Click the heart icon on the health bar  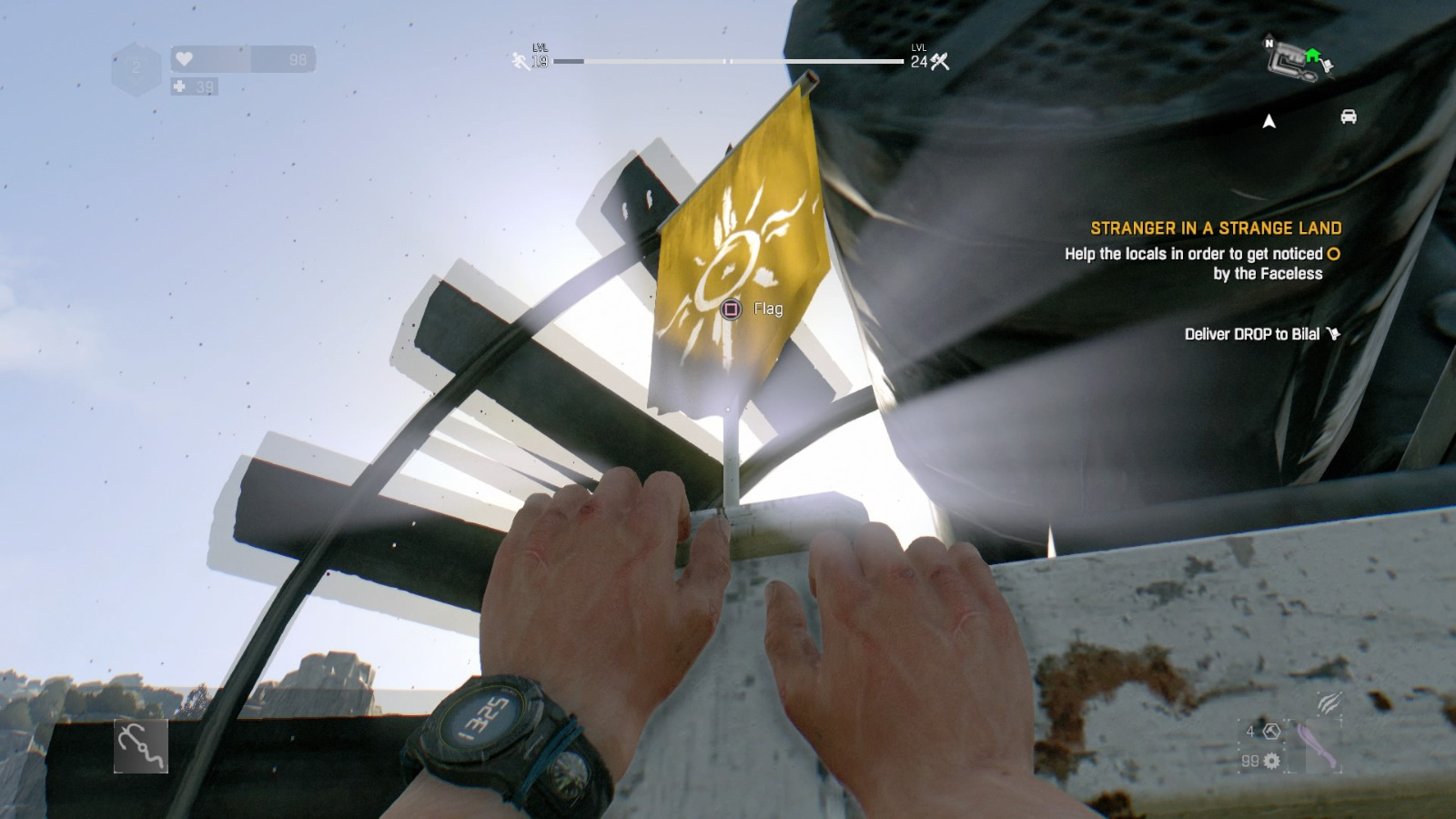(x=186, y=60)
